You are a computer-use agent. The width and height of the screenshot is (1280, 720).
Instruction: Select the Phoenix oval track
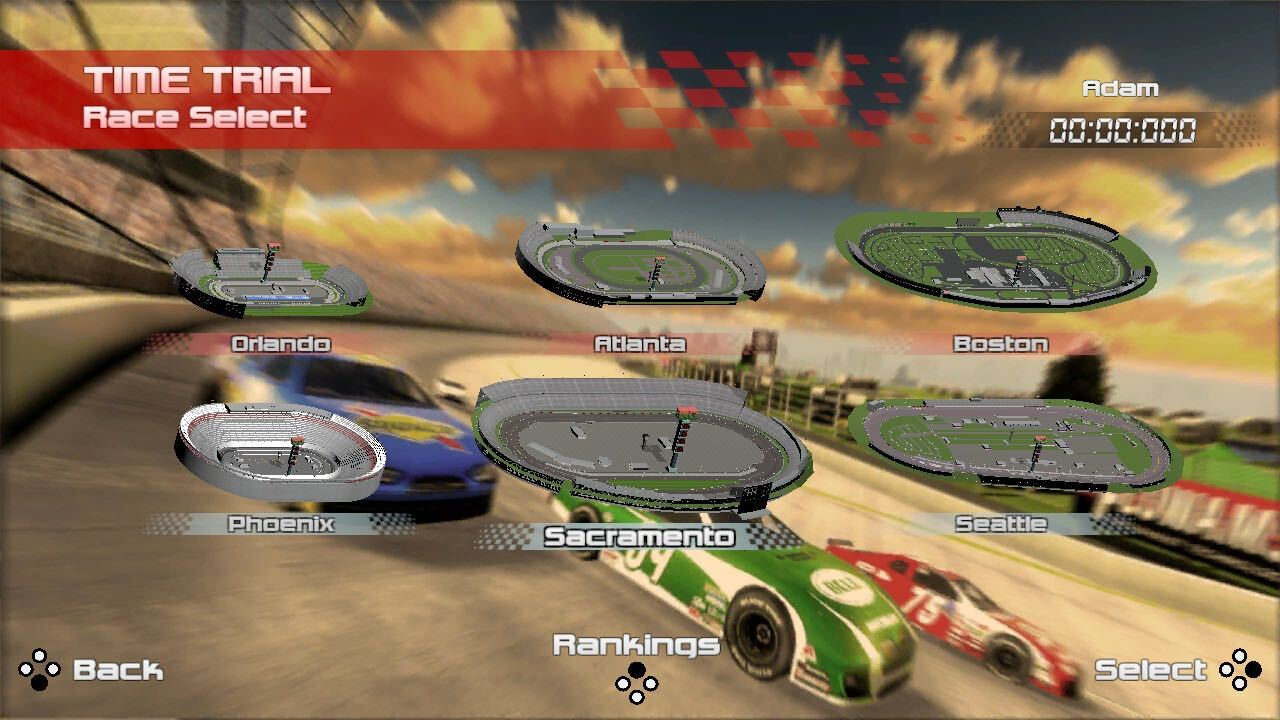tap(281, 449)
